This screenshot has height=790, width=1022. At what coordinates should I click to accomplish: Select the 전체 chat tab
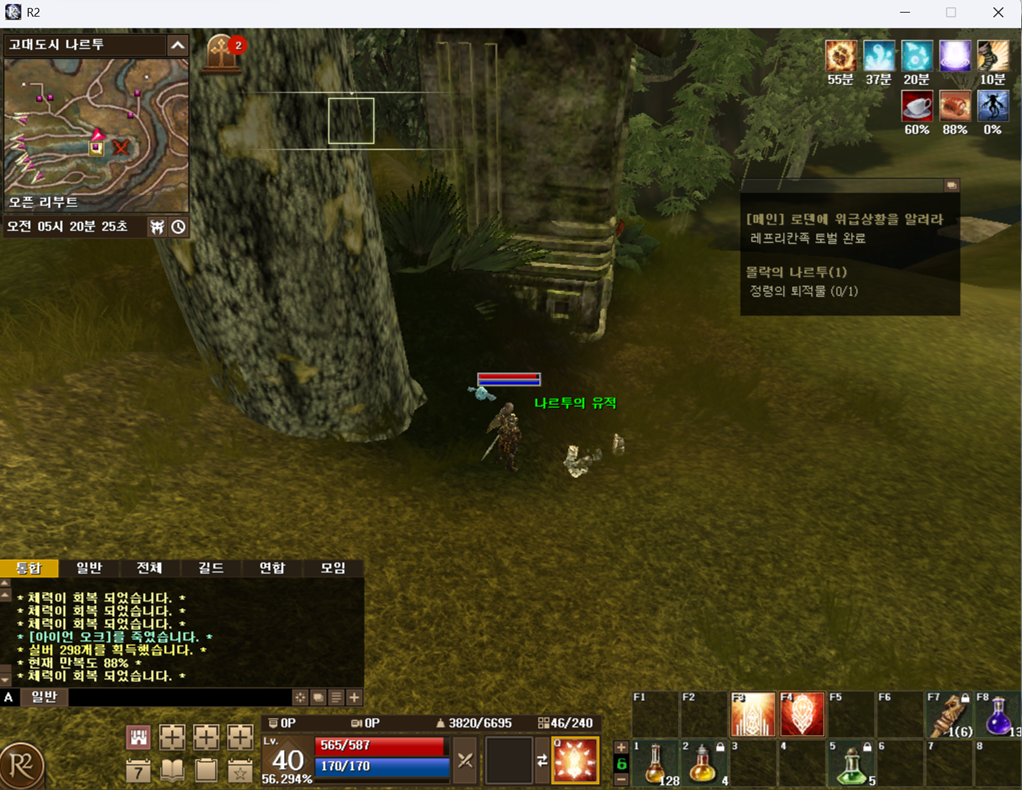[150, 568]
